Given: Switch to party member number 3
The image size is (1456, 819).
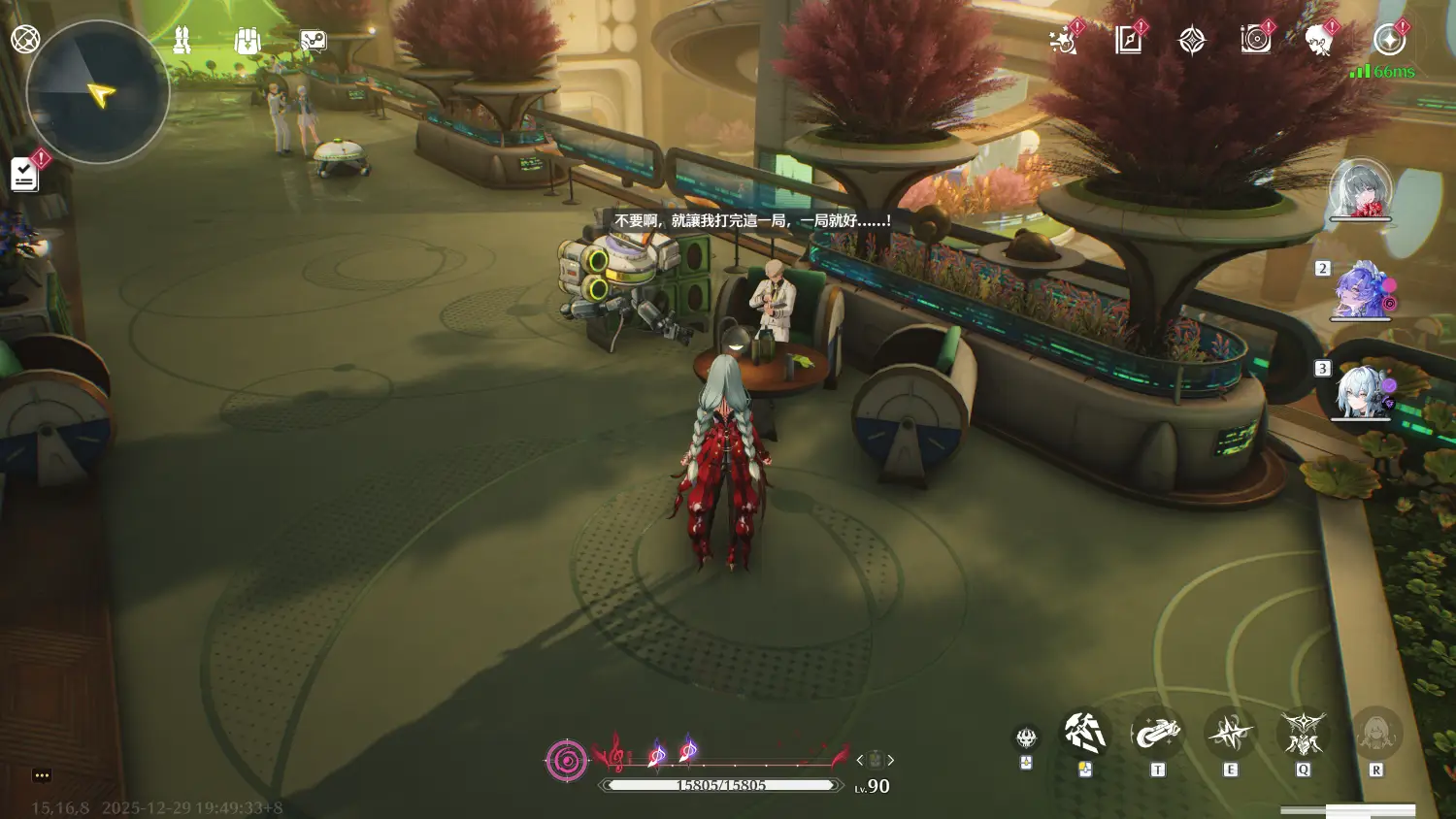Looking at the screenshot, I should point(1361,391).
